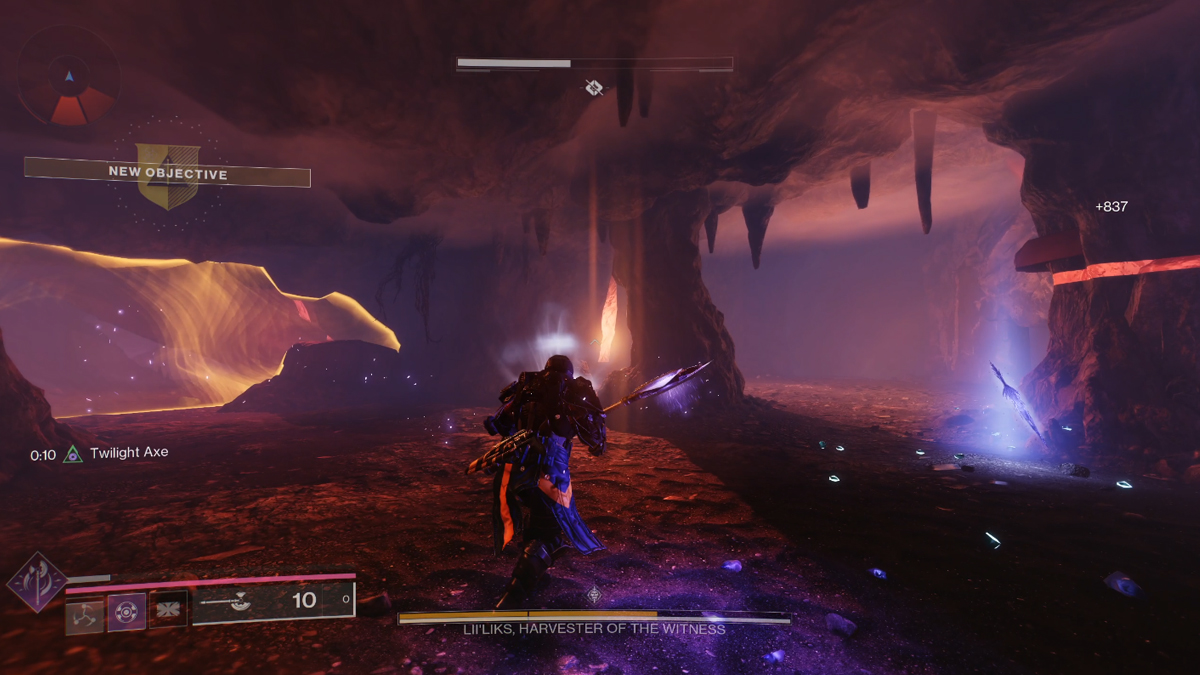Screen dimensions: 1200x675
Task: Use the three-pronged spiral ability icon
Action: pos(84,611)
